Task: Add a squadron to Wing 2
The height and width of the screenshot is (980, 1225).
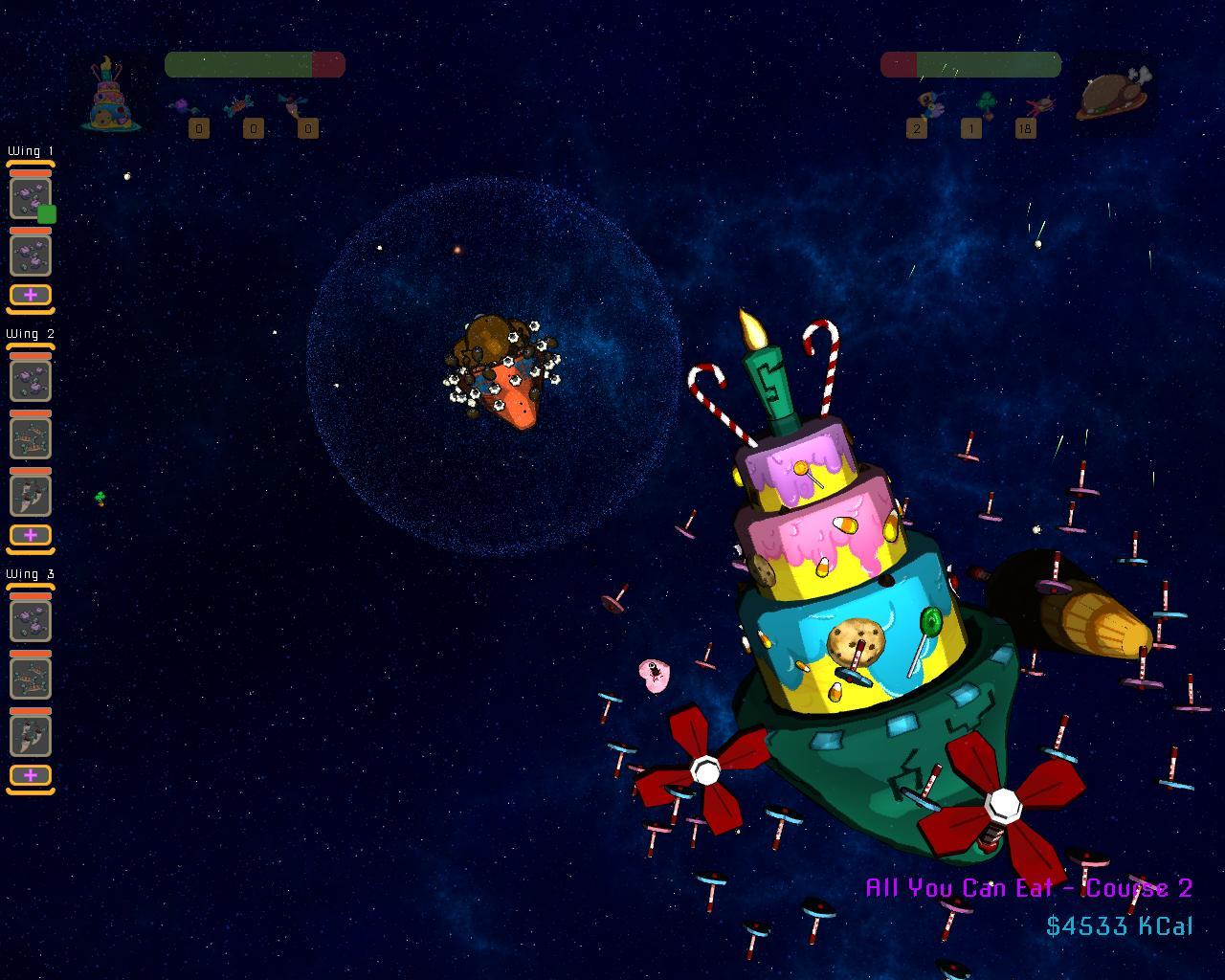Action: pos(31,535)
